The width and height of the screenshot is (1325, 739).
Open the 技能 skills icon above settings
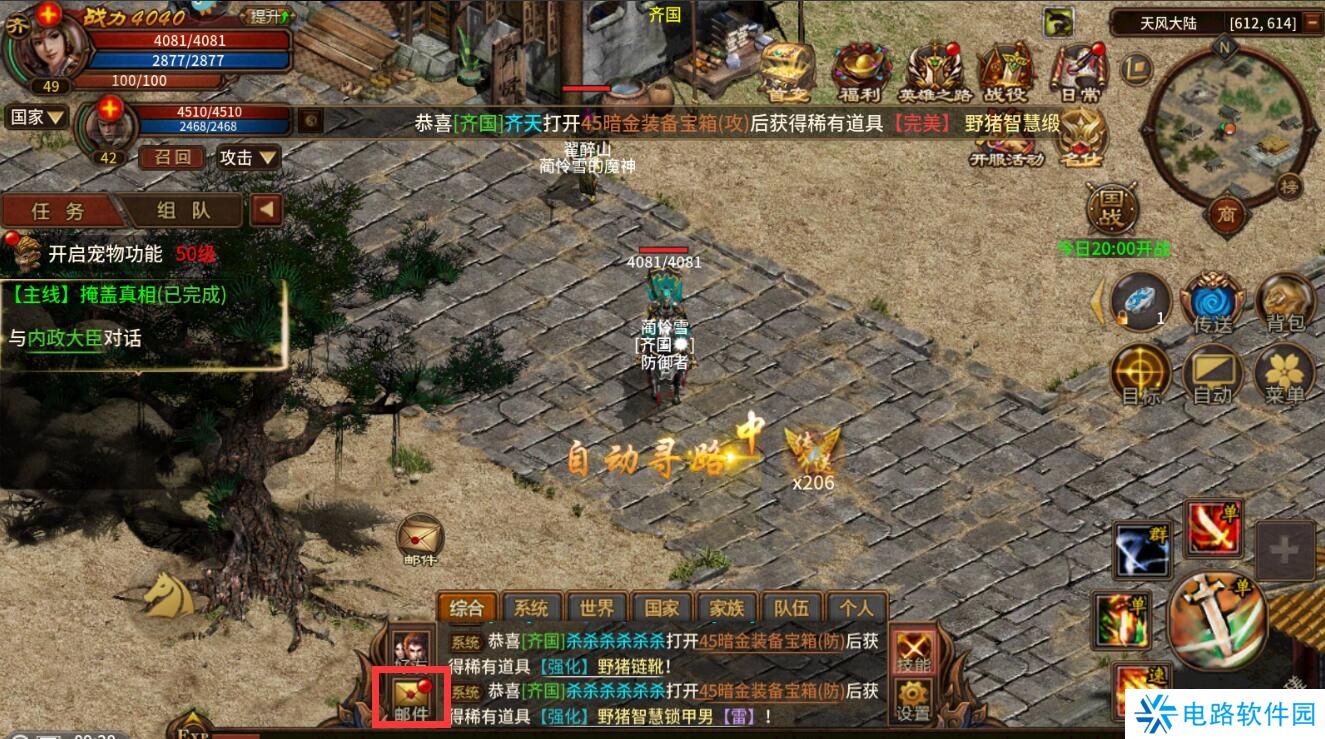click(912, 650)
